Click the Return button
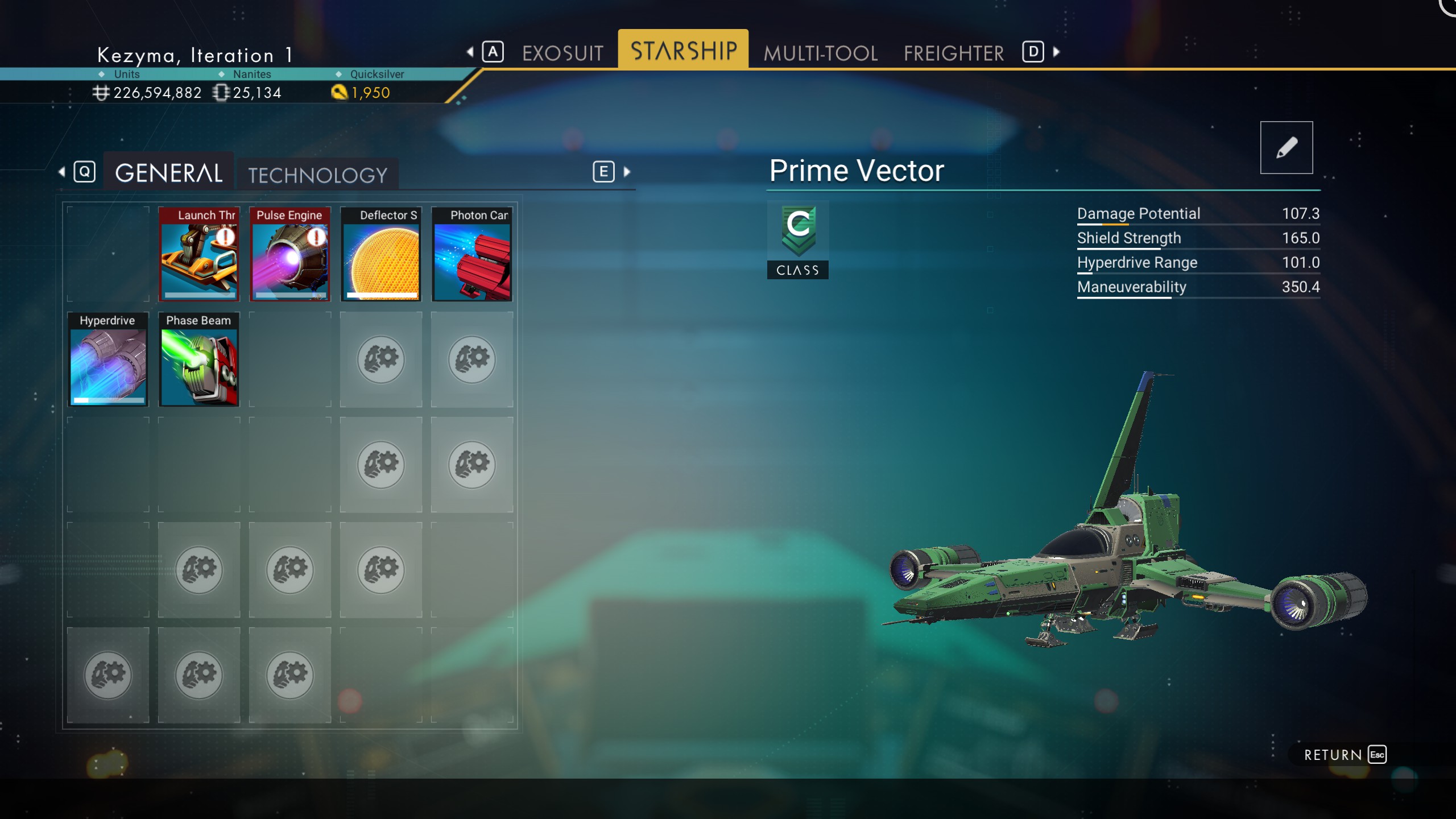This screenshot has width=1456, height=819. point(1344,755)
